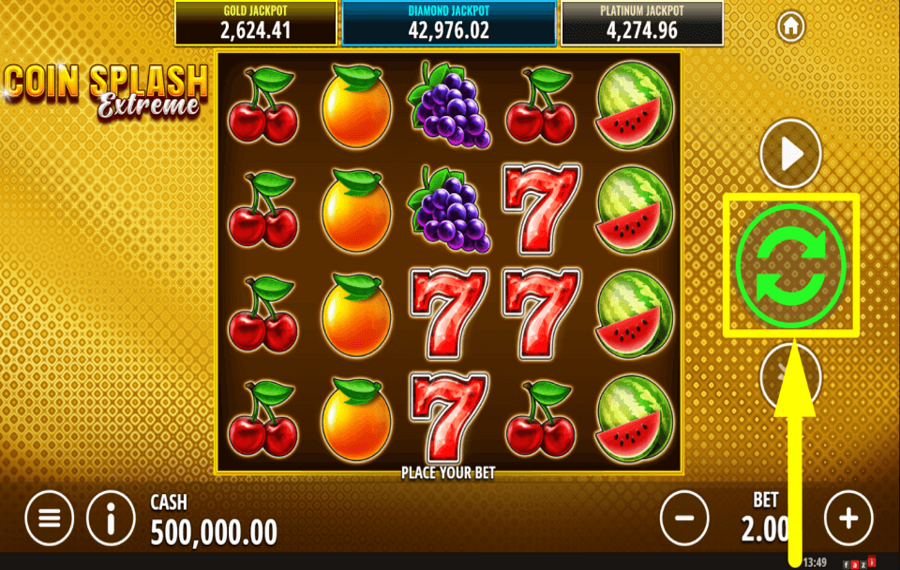Spin the reels with the green button
The width and height of the screenshot is (900, 570).
pyautogui.click(x=791, y=265)
